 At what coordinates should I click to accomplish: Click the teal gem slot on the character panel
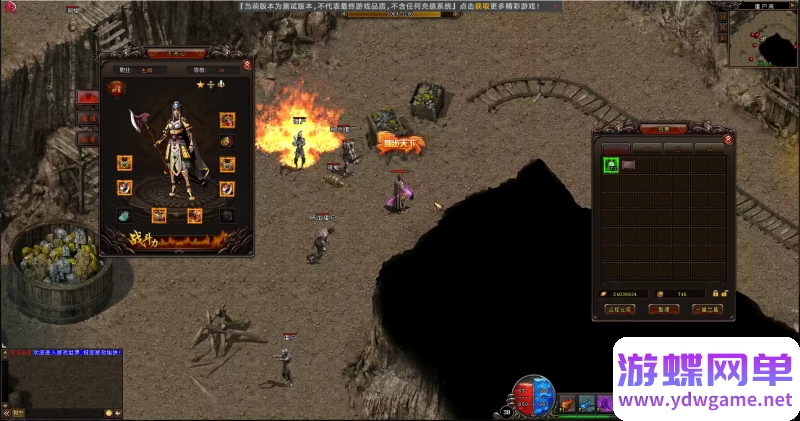click(x=124, y=215)
